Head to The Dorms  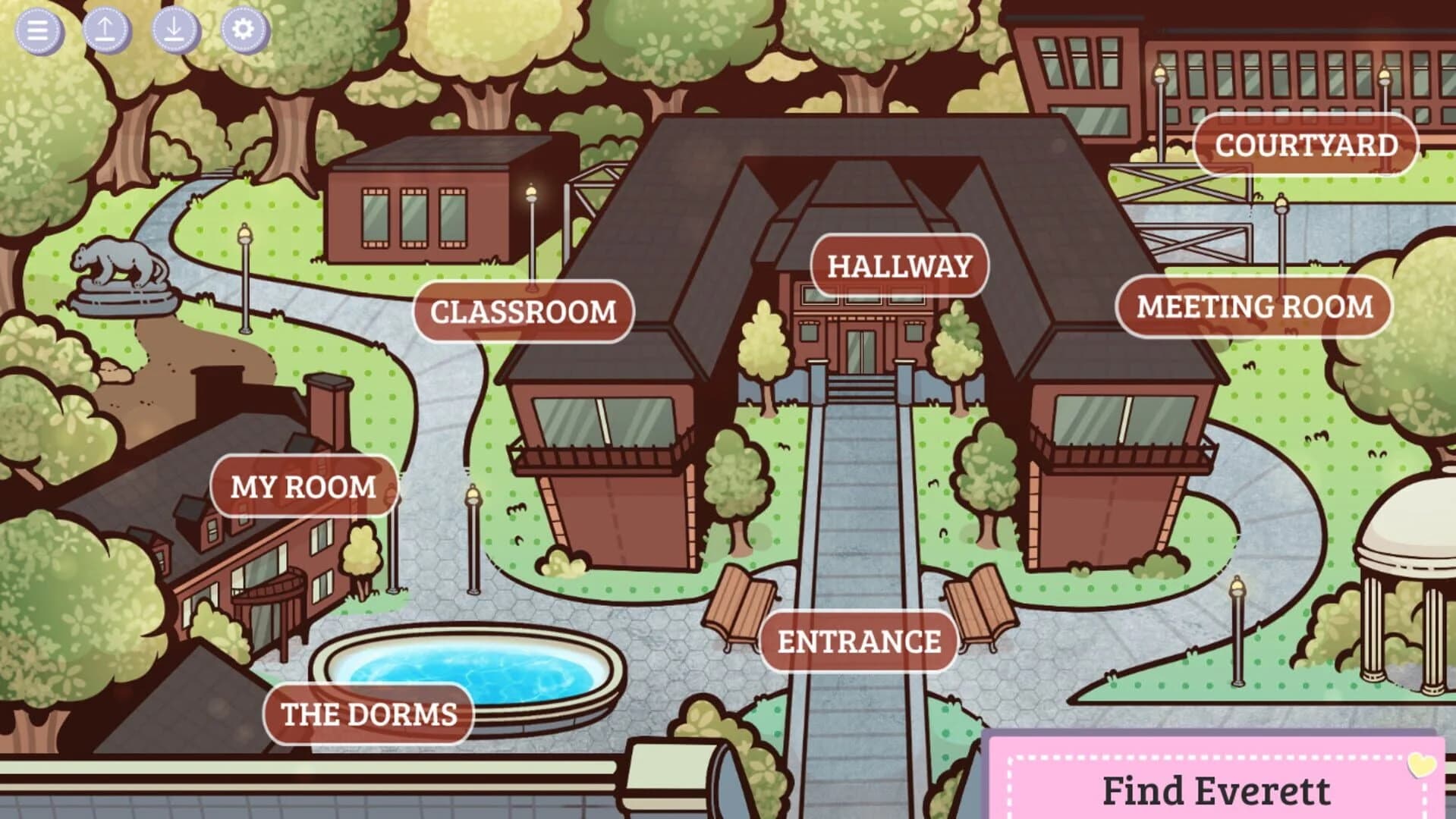tap(367, 713)
